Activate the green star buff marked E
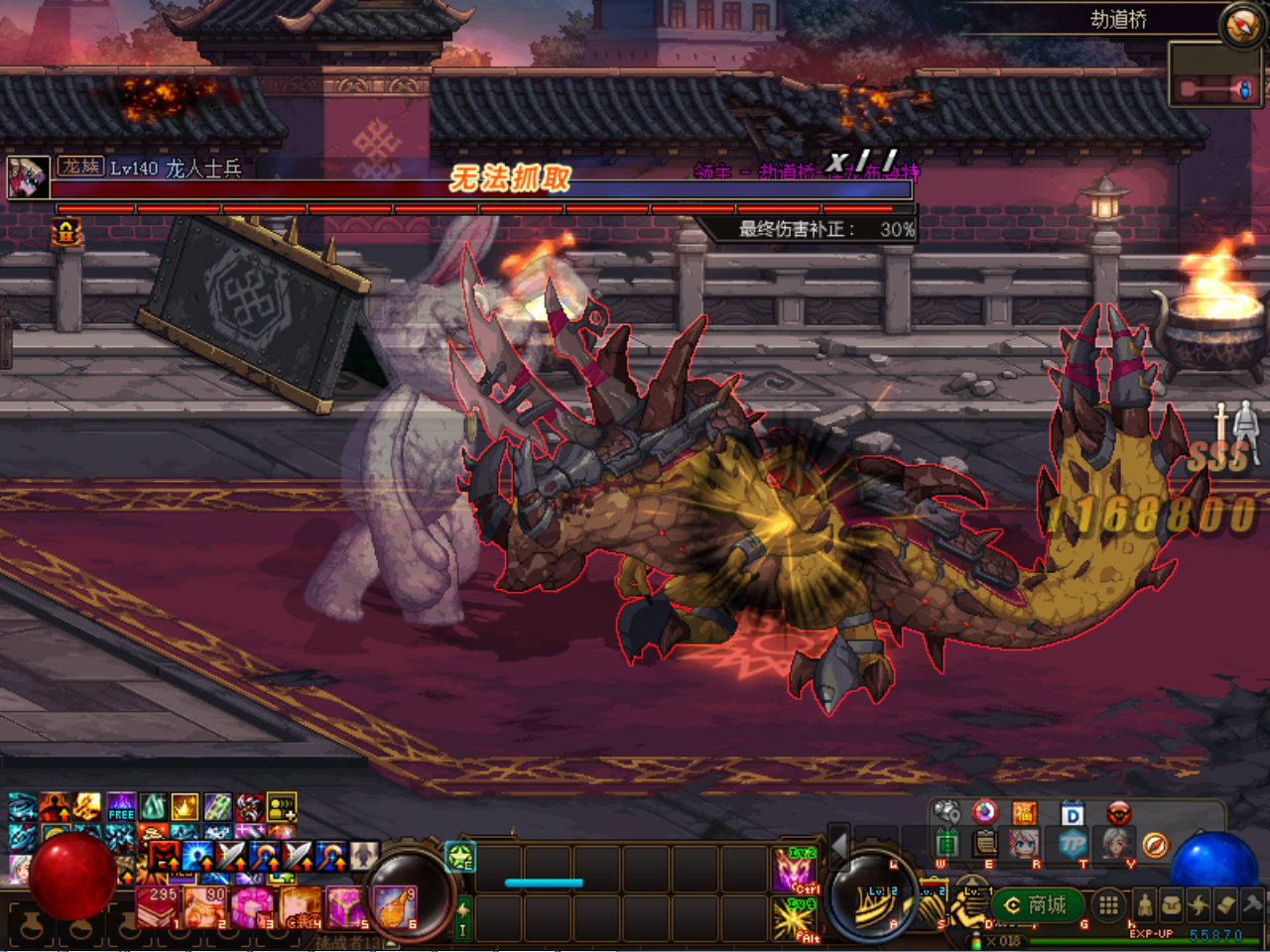This screenshot has height=952, width=1270. pos(459,859)
